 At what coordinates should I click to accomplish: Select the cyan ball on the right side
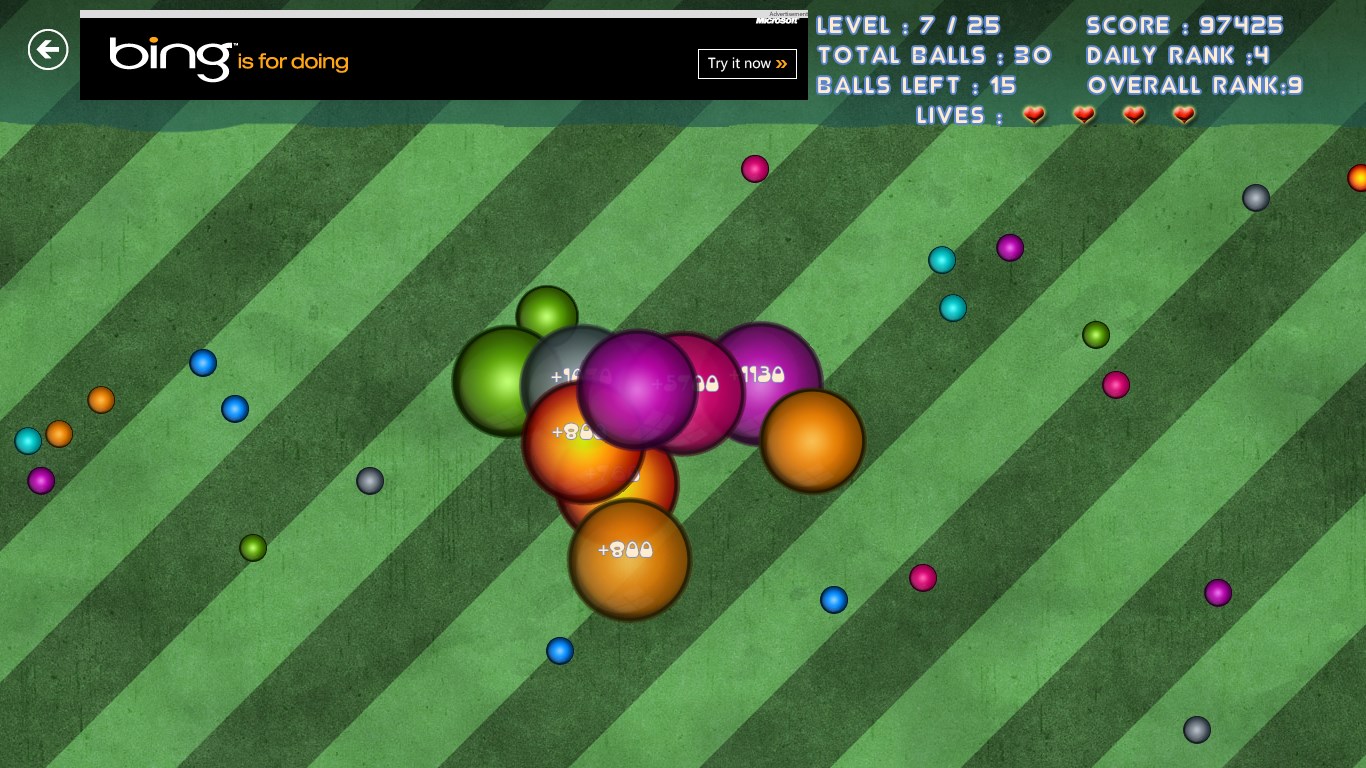[x=941, y=260]
